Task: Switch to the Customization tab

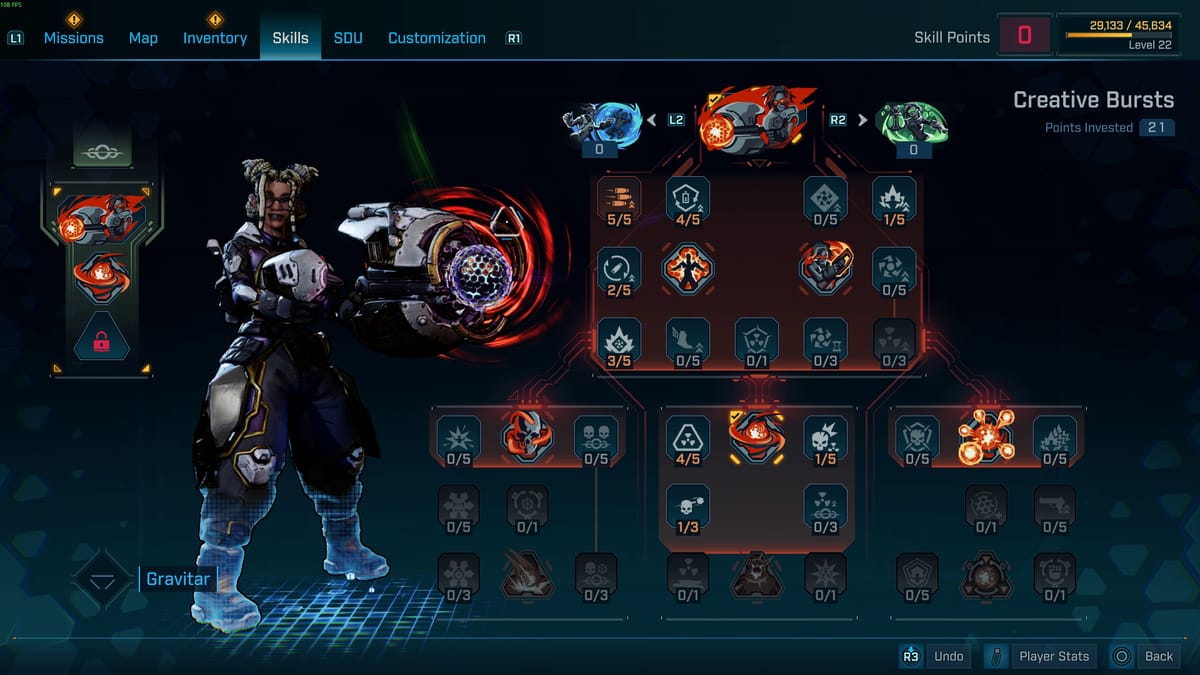Action: pyautogui.click(x=436, y=38)
